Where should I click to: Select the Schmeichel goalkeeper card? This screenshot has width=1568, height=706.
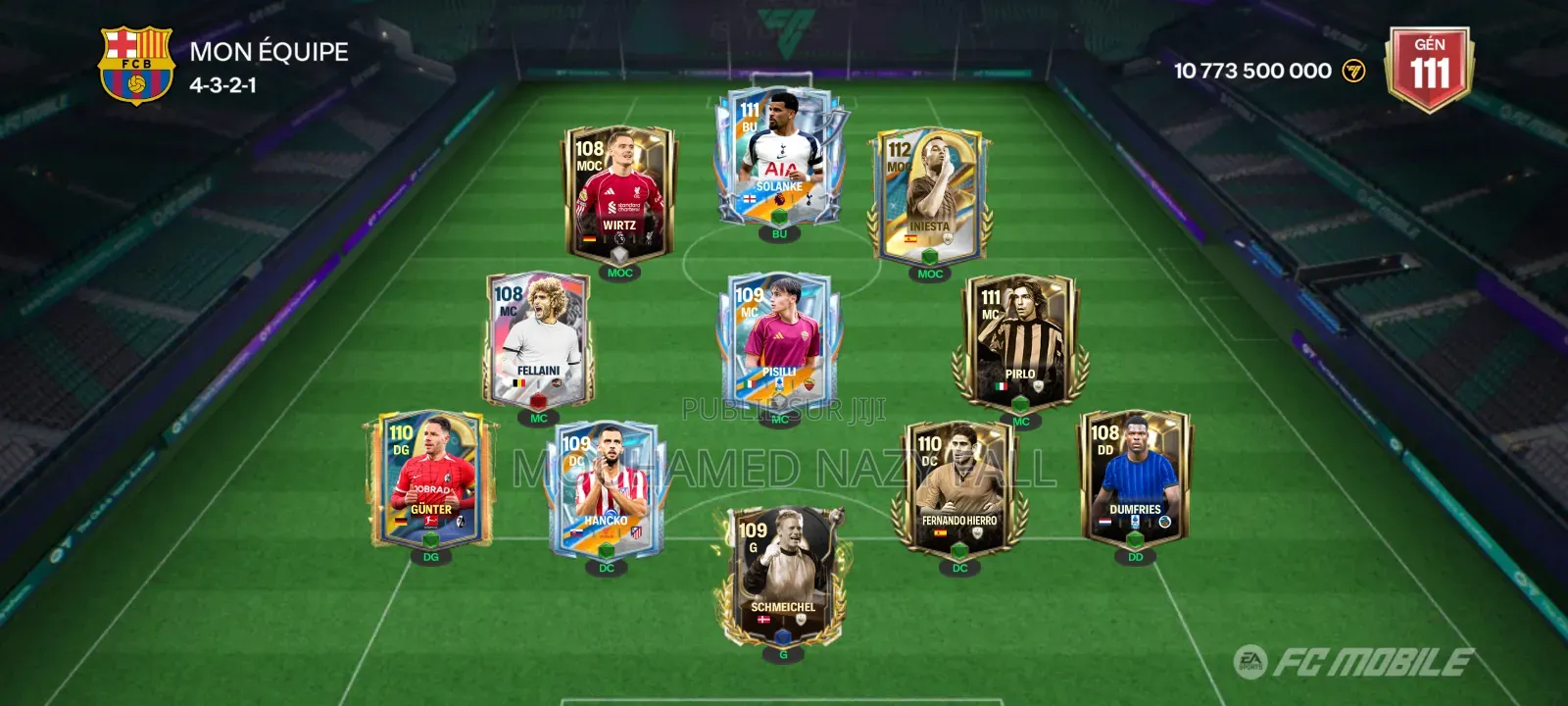782,576
